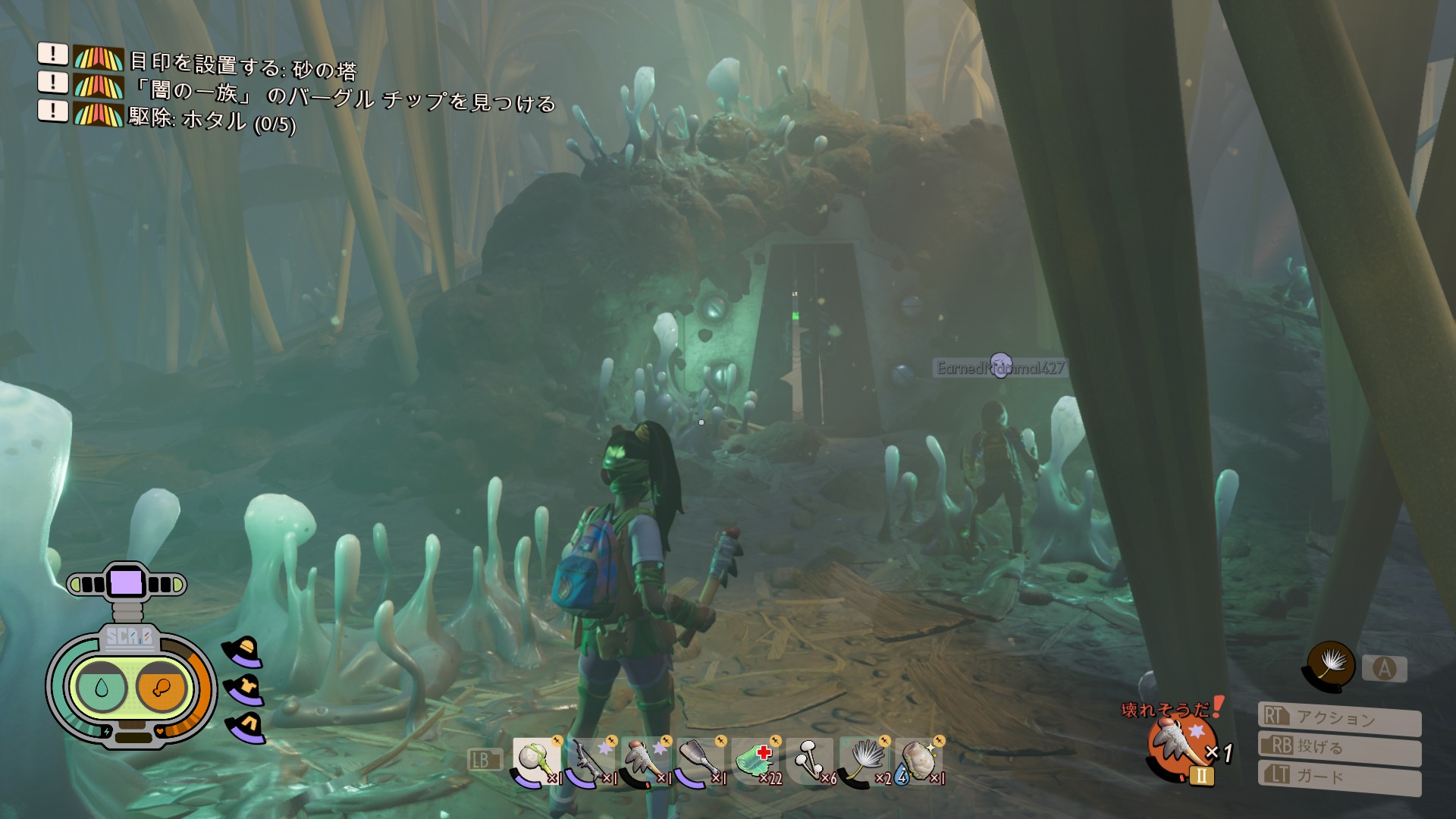
Task: Click the purple SCA.B watch screen
Action: (126, 583)
